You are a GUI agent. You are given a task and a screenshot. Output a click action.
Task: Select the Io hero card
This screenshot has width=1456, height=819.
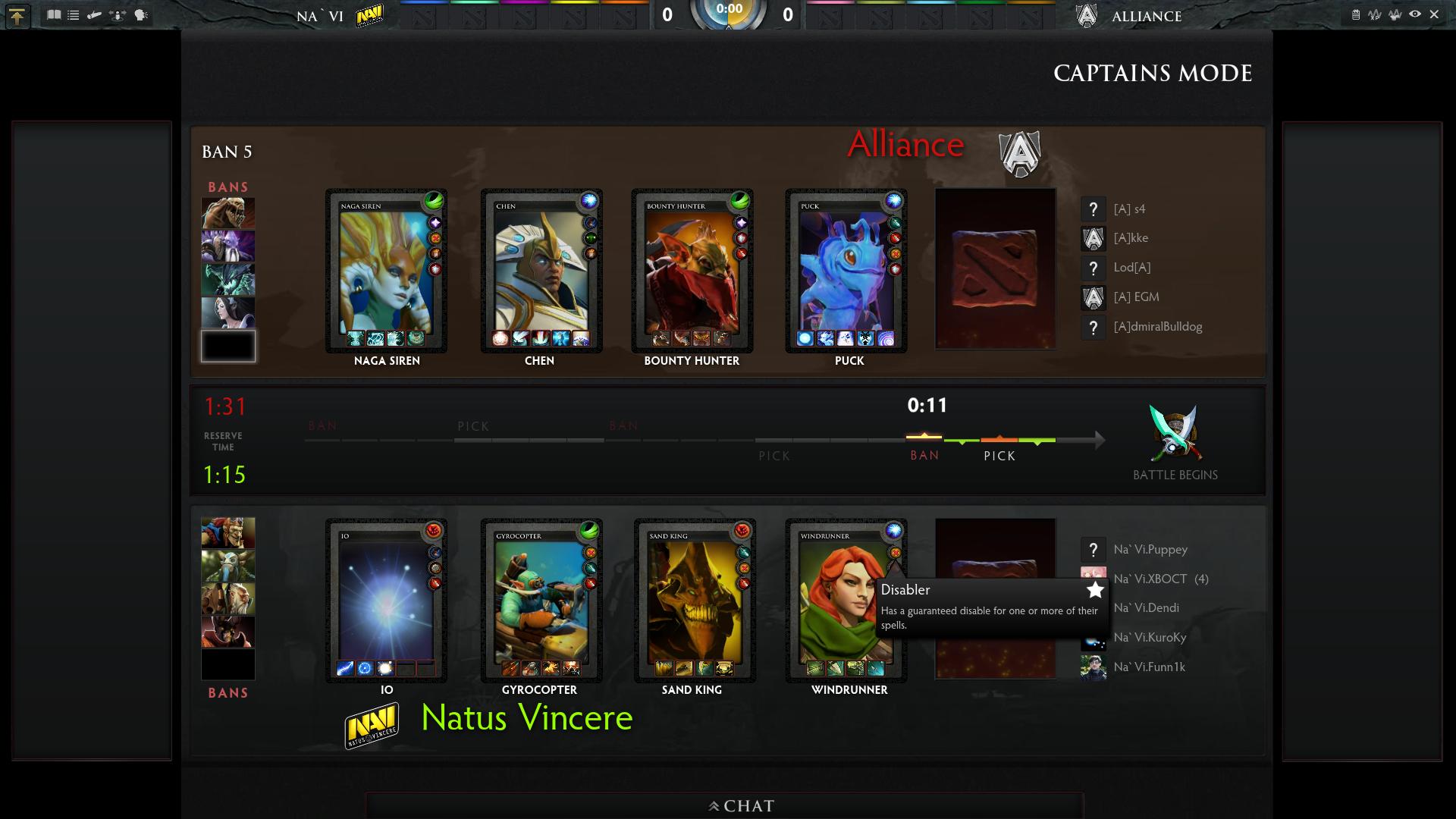[386, 600]
